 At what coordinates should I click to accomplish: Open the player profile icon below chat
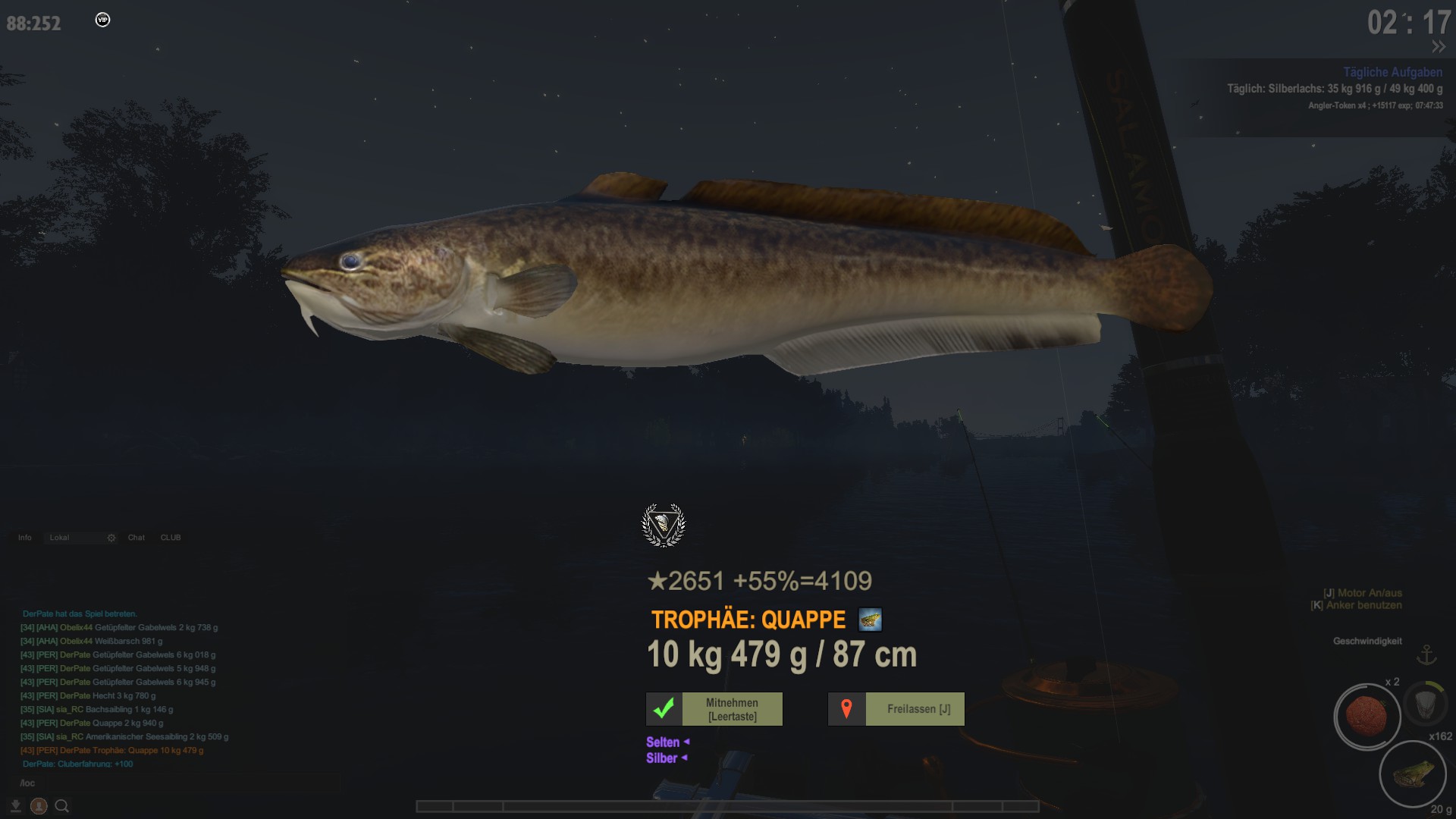(x=39, y=806)
